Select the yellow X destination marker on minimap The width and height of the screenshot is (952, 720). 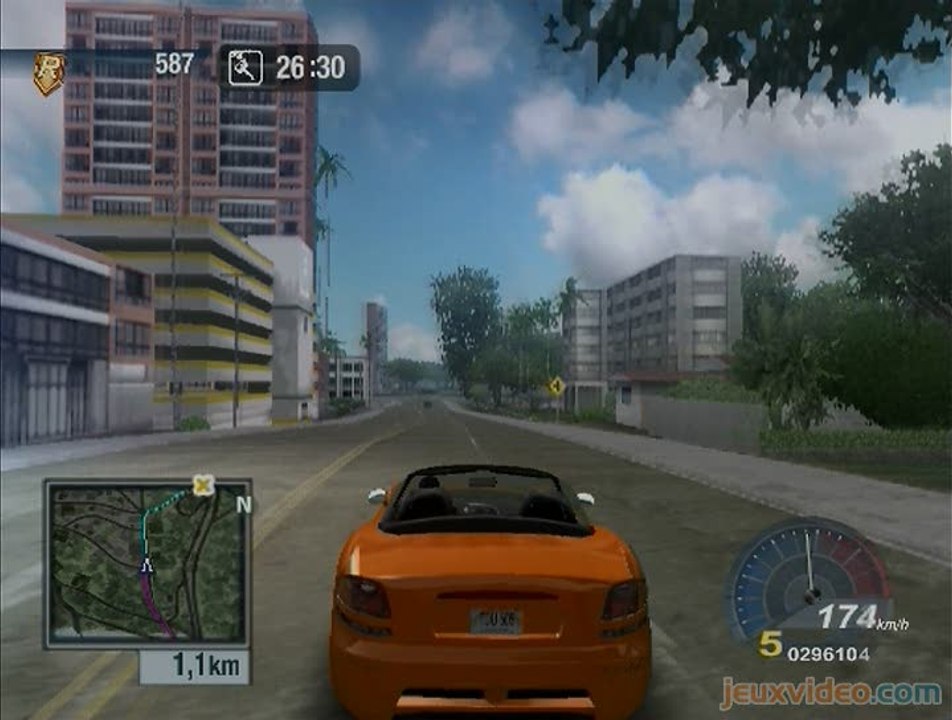204,486
